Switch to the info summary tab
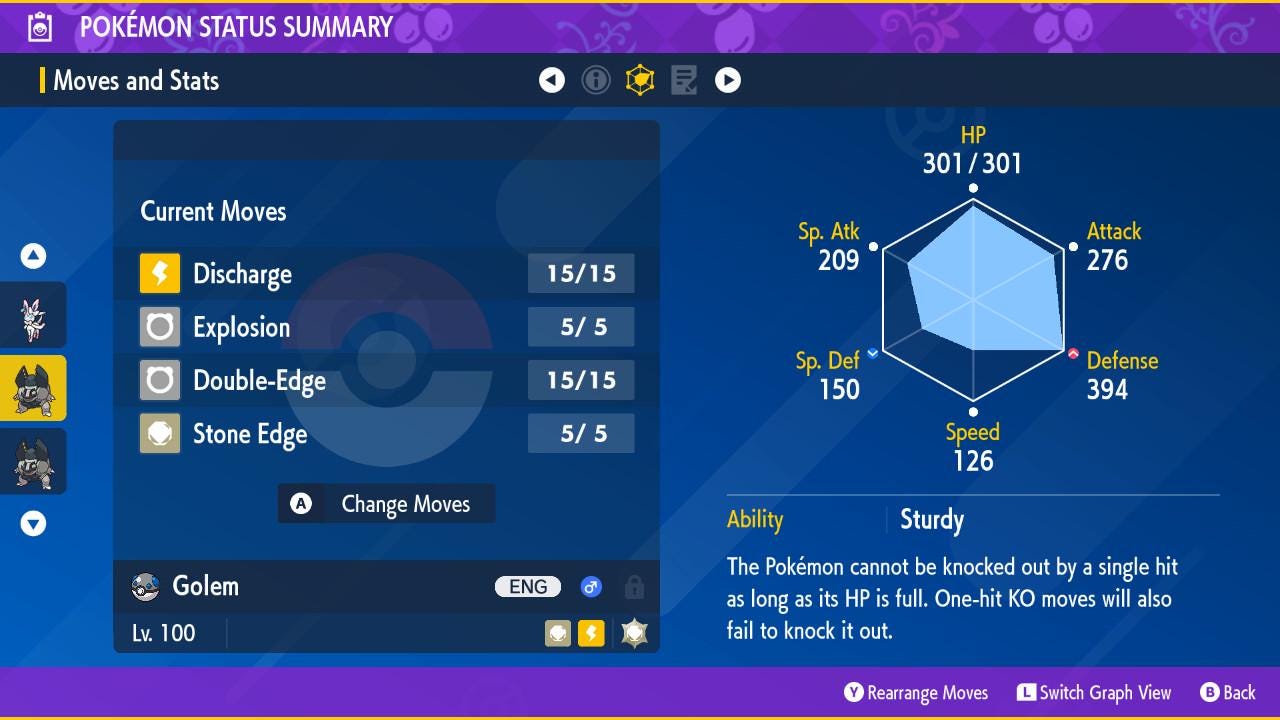The width and height of the screenshot is (1280, 720). [596, 80]
